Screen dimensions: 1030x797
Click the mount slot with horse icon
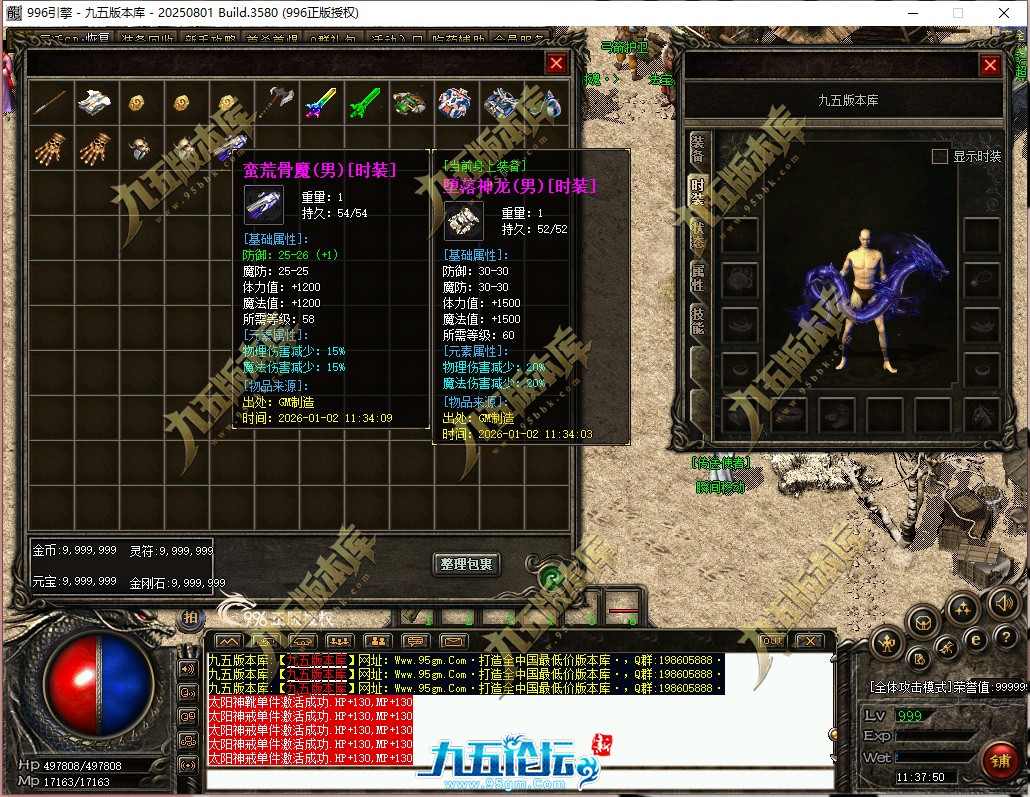[x=979, y=412]
